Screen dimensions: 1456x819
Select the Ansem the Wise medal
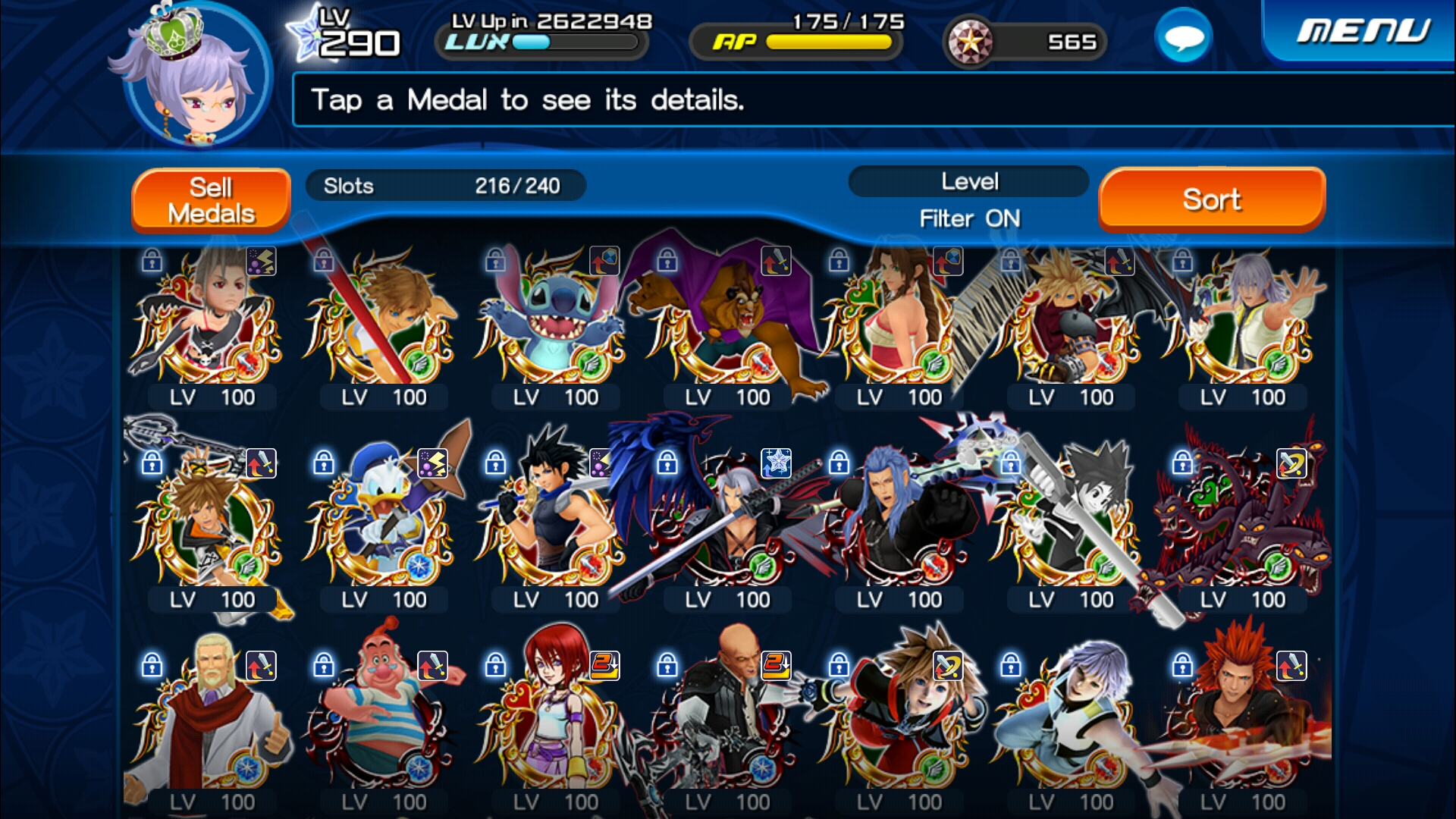pos(211,720)
